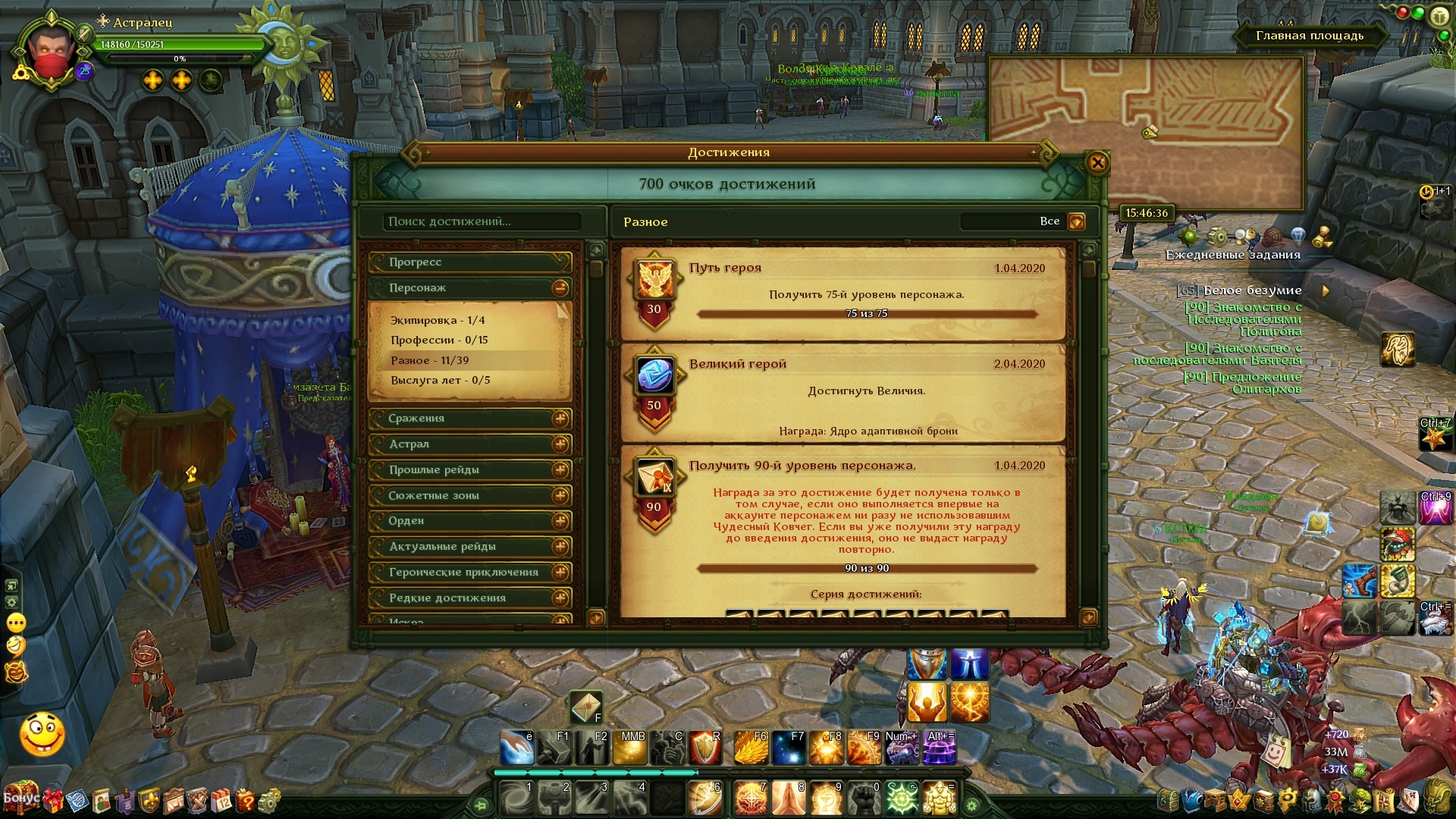
Task: Select Экипировка - 1/4 subcategory
Action: coord(438,321)
